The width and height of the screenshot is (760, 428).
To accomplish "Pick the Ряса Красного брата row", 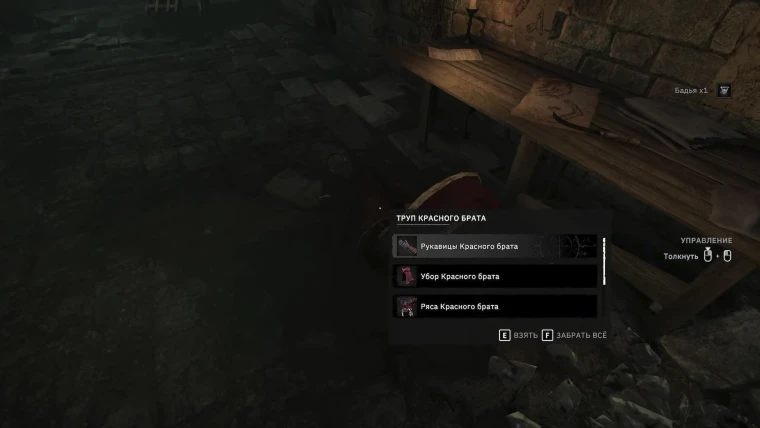I will coord(495,306).
